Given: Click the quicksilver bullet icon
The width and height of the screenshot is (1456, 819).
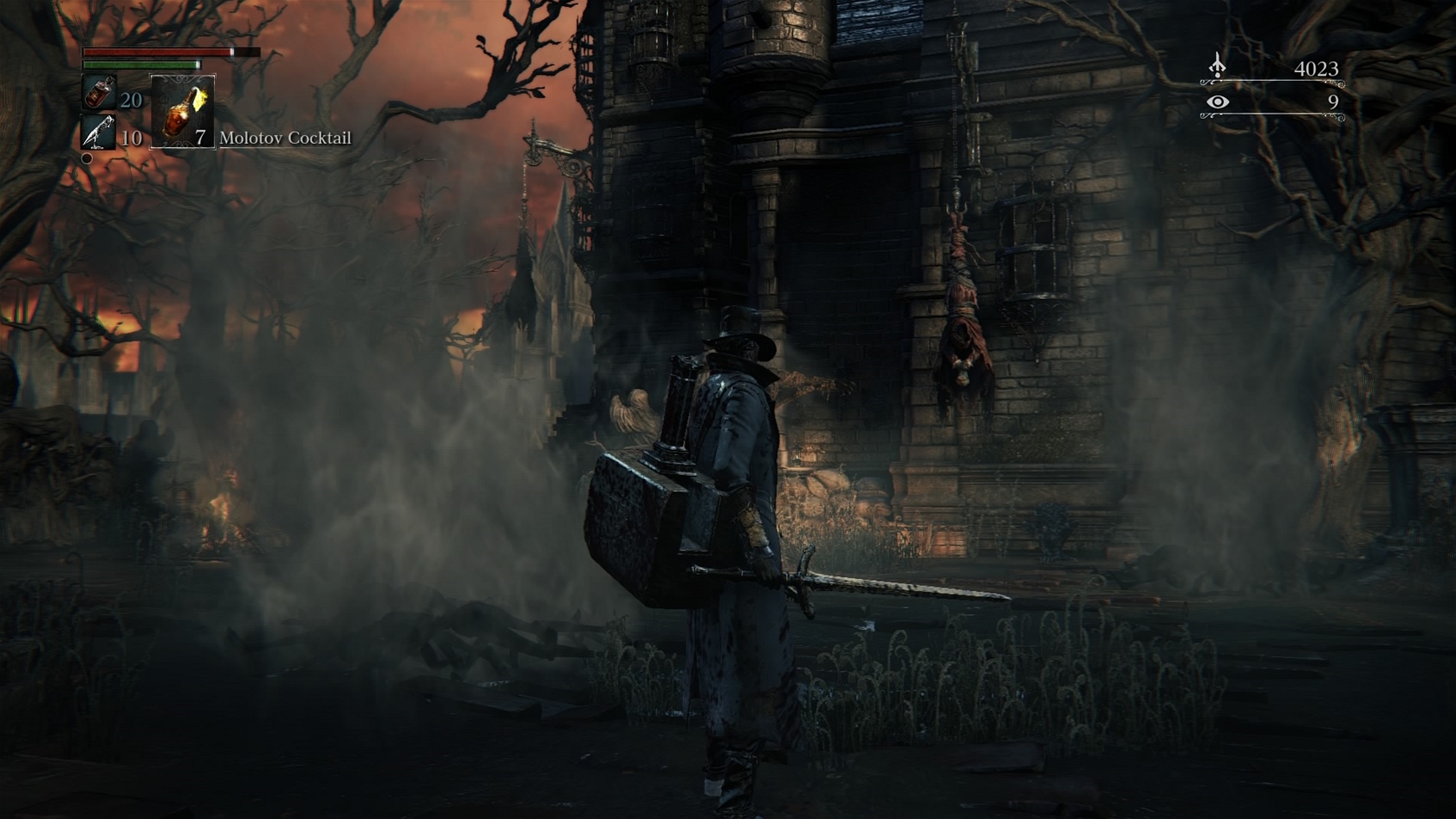Looking at the screenshot, I should click(98, 133).
